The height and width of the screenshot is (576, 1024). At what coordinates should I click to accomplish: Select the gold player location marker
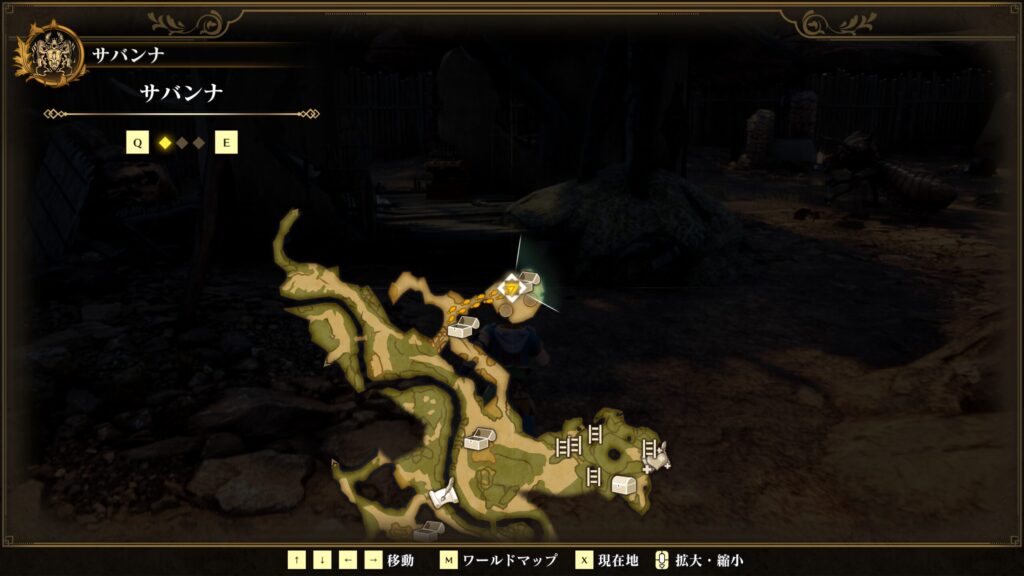coord(511,289)
